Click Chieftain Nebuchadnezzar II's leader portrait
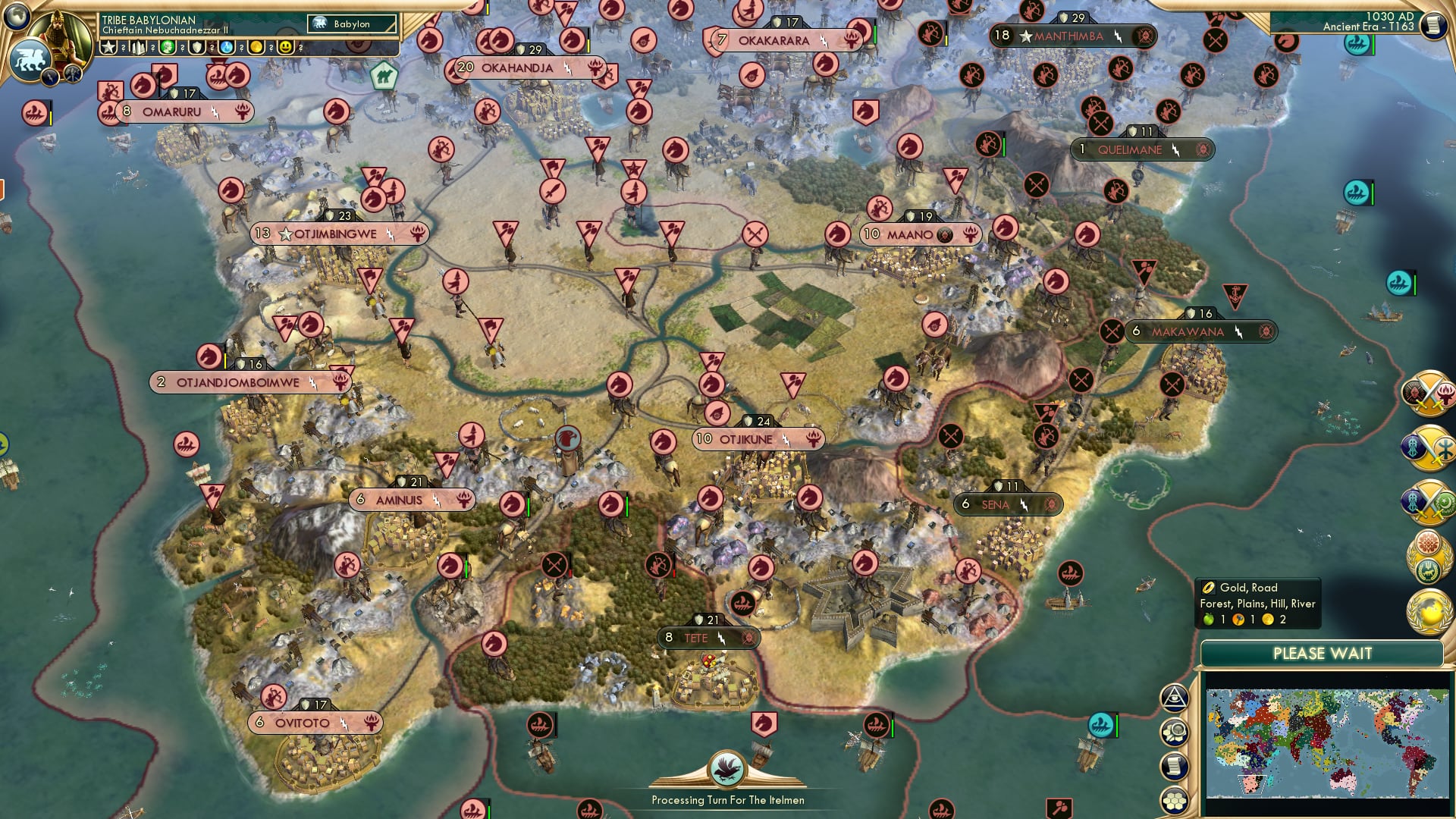Image resolution: width=1456 pixels, height=819 pixels. [x=59, y=34]
